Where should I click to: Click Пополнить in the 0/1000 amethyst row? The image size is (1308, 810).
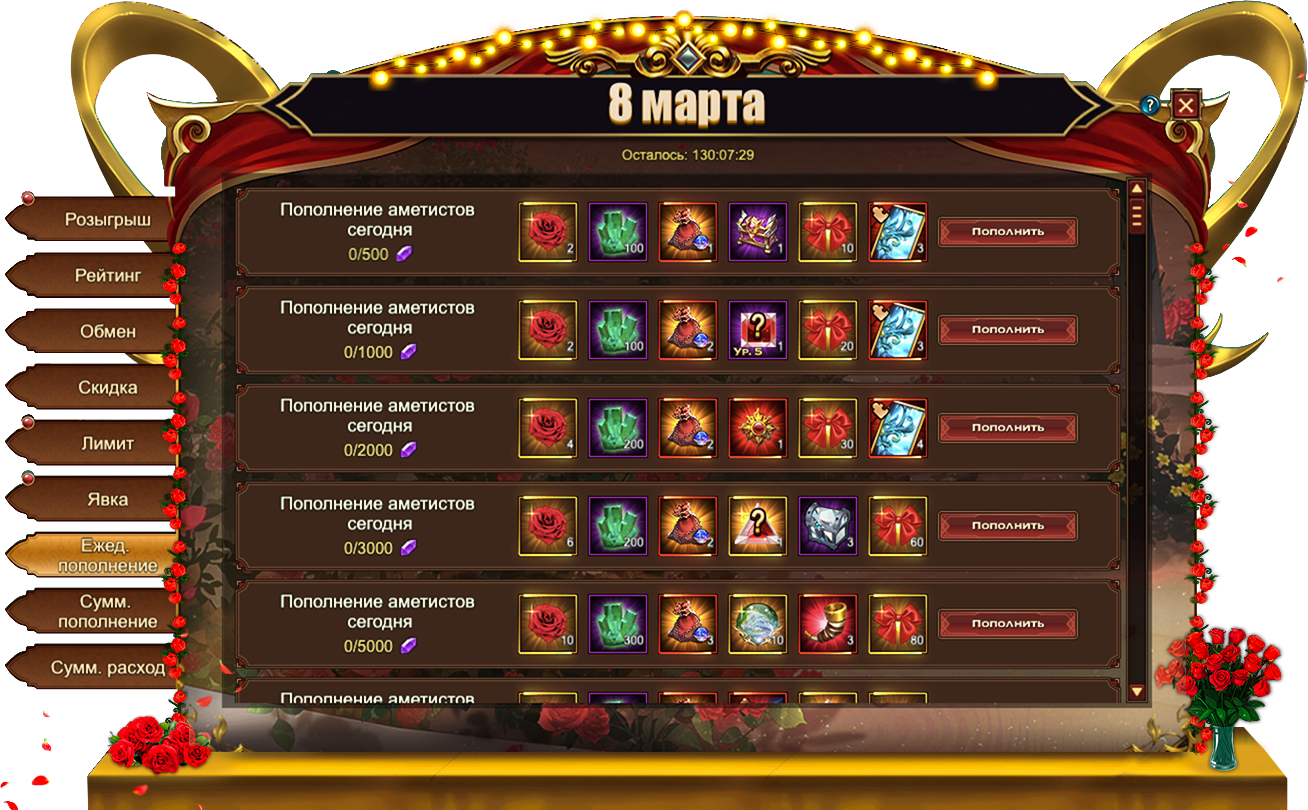(x=1008, y=330)
